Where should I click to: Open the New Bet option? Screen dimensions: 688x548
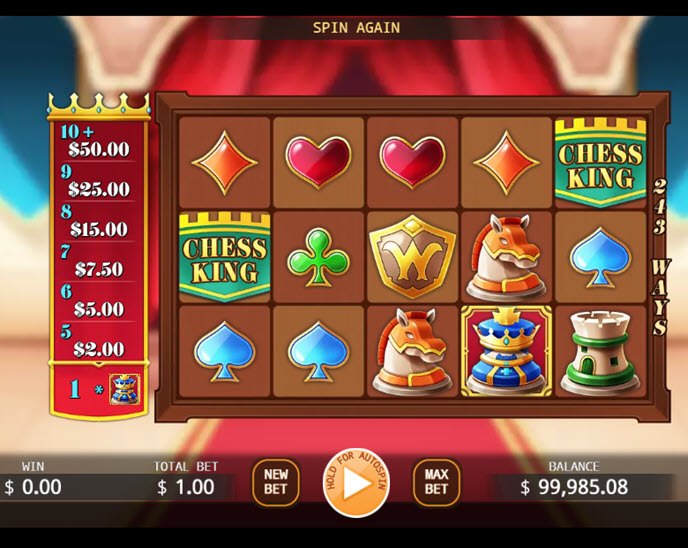tap(276, 482)
